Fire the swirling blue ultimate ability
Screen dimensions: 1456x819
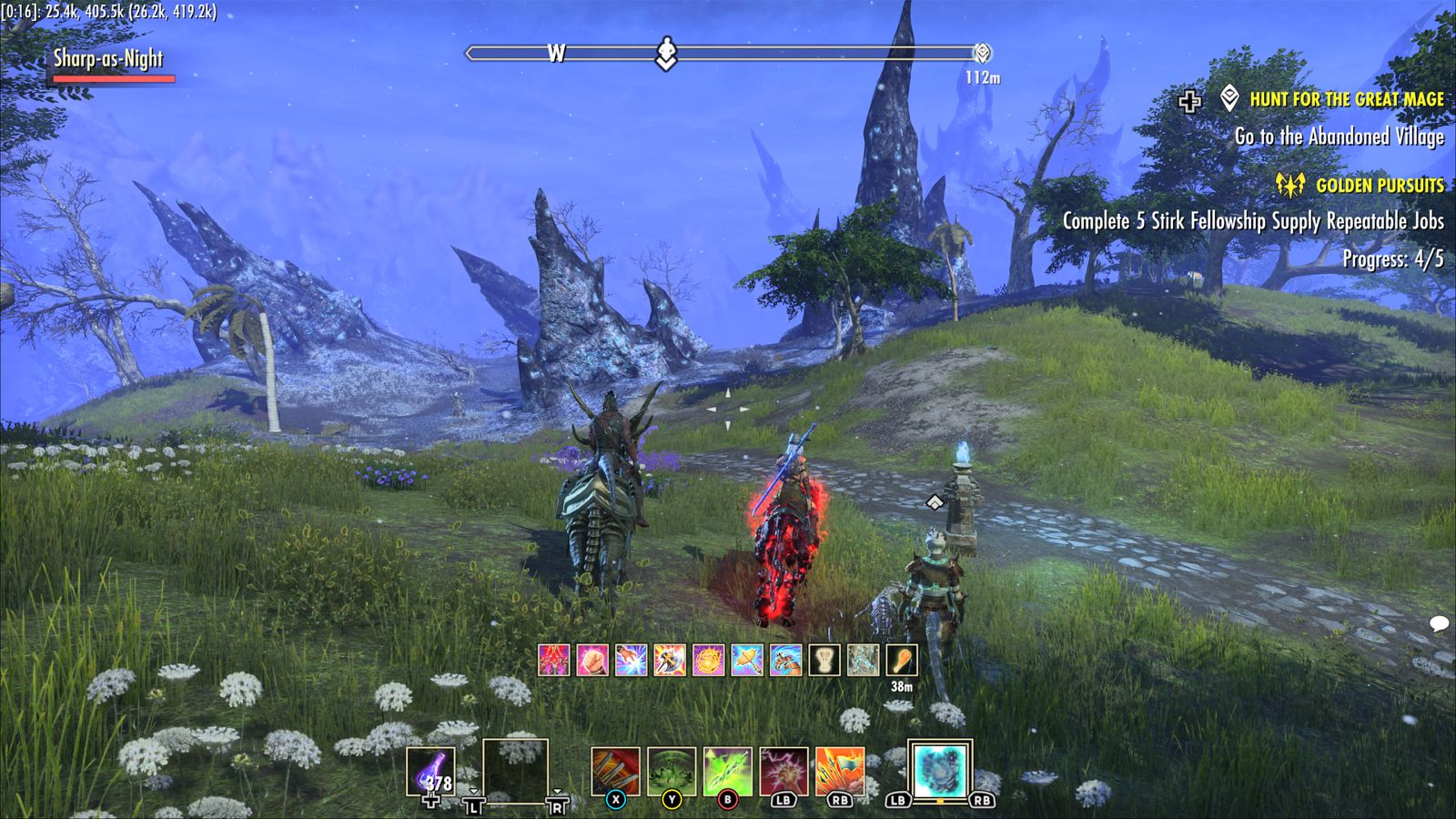pos(939,770)
